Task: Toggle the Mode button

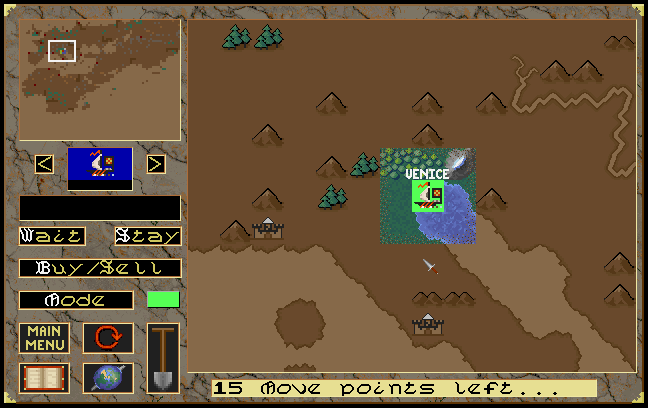Action: [x=76, y=300]
